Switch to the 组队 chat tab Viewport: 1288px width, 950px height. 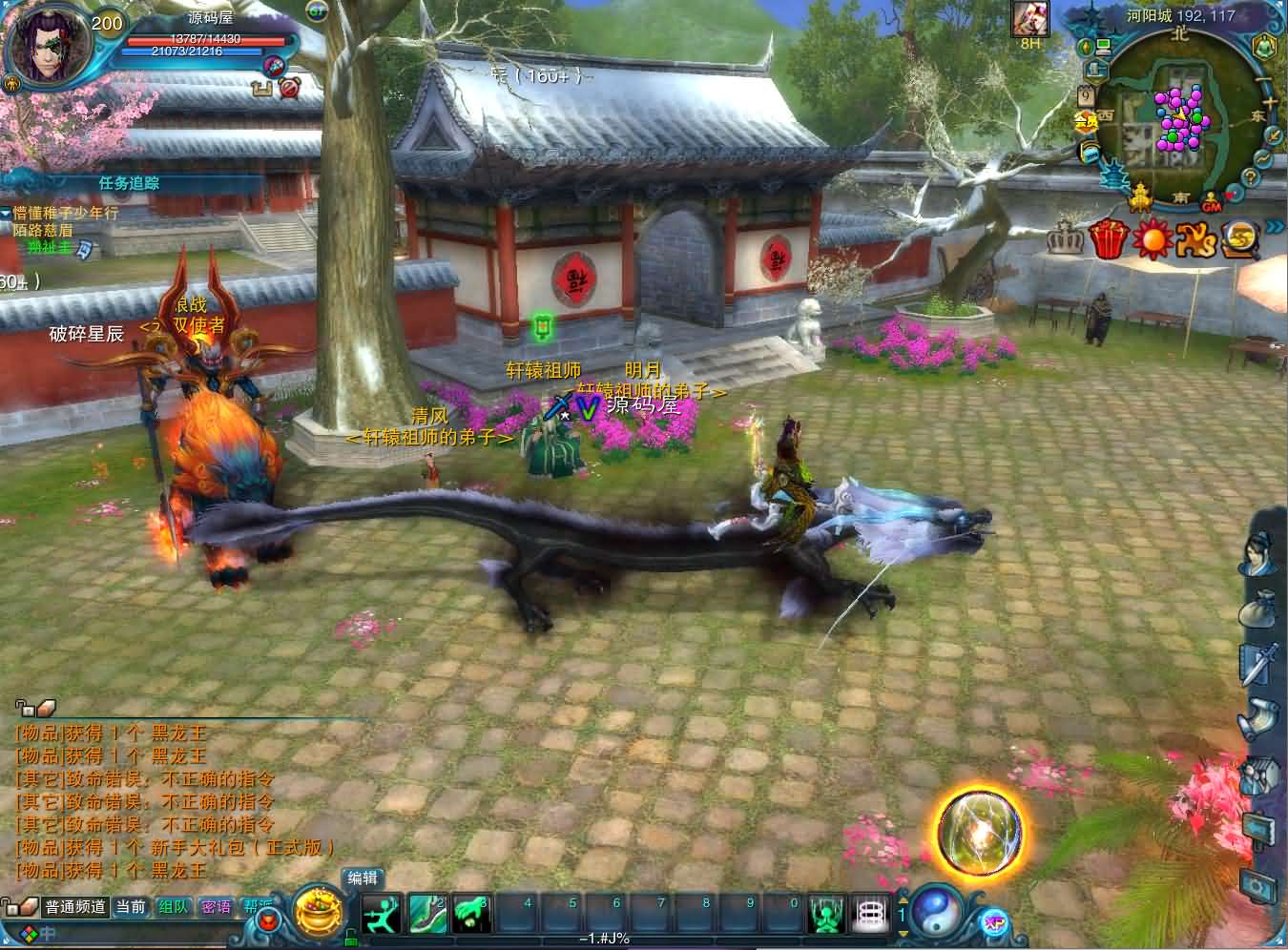coord(174,907)
